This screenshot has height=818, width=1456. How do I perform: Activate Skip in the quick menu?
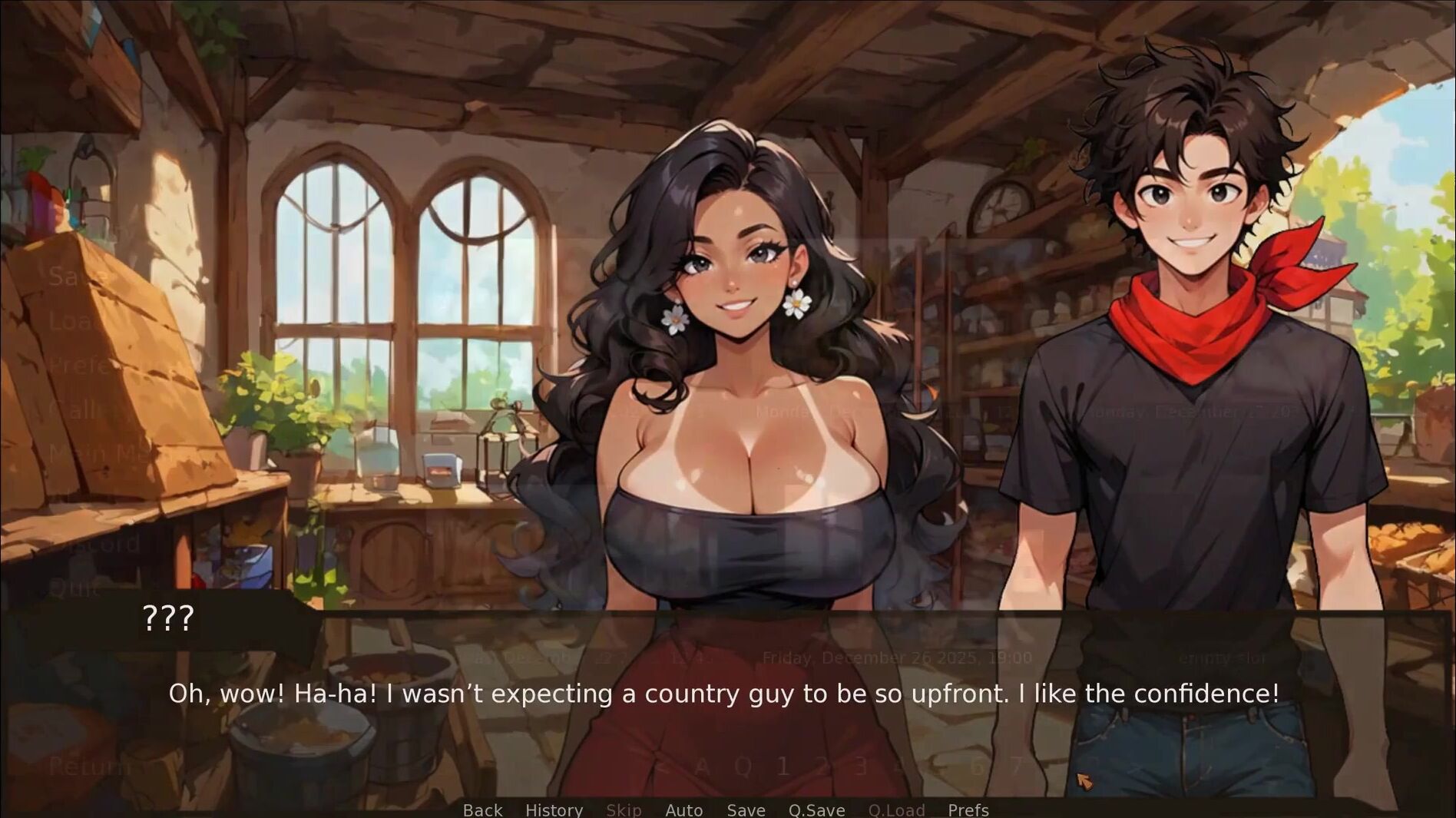[624, 810]
